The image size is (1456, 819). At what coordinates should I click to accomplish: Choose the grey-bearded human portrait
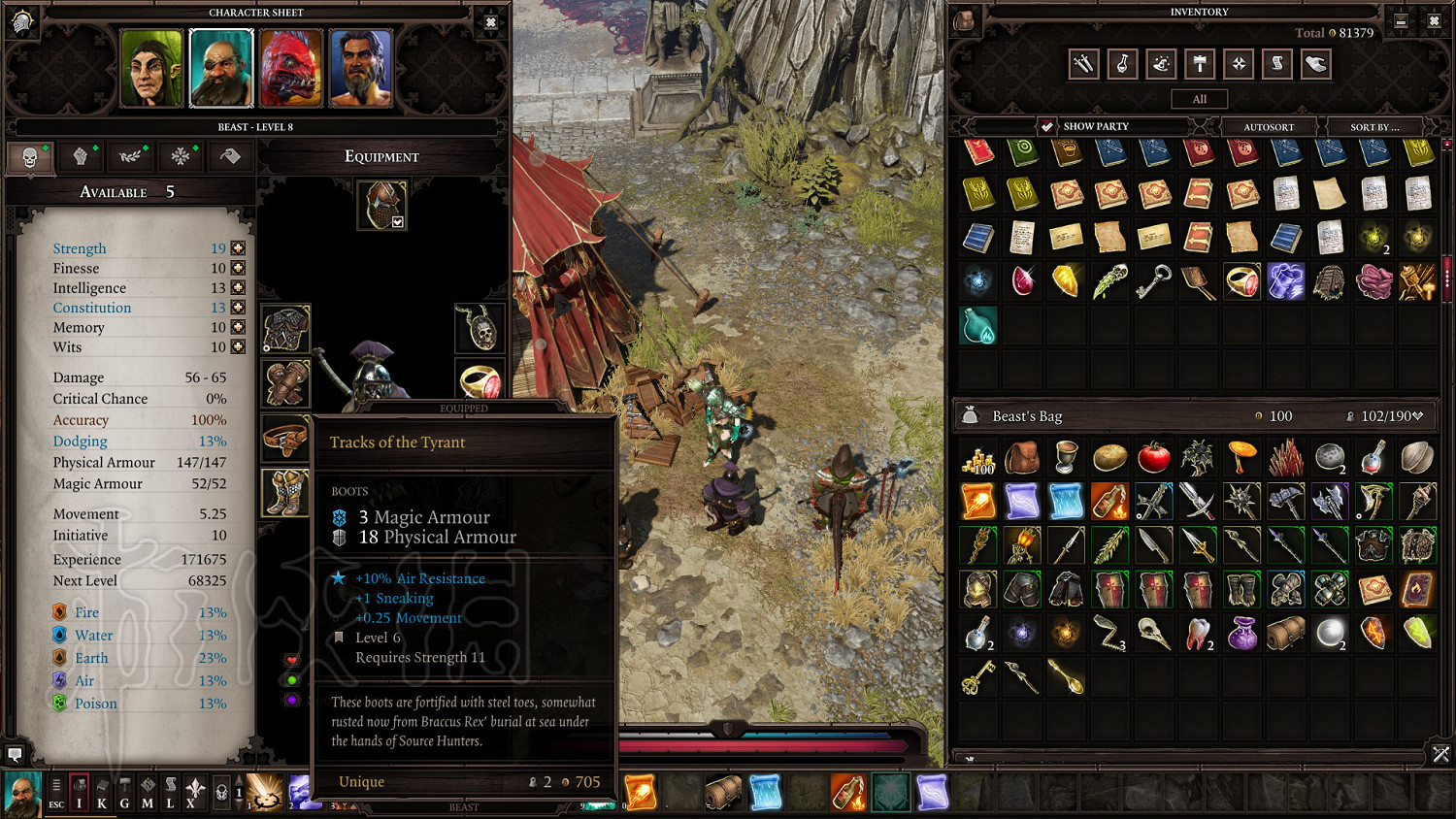click(361, 68)
